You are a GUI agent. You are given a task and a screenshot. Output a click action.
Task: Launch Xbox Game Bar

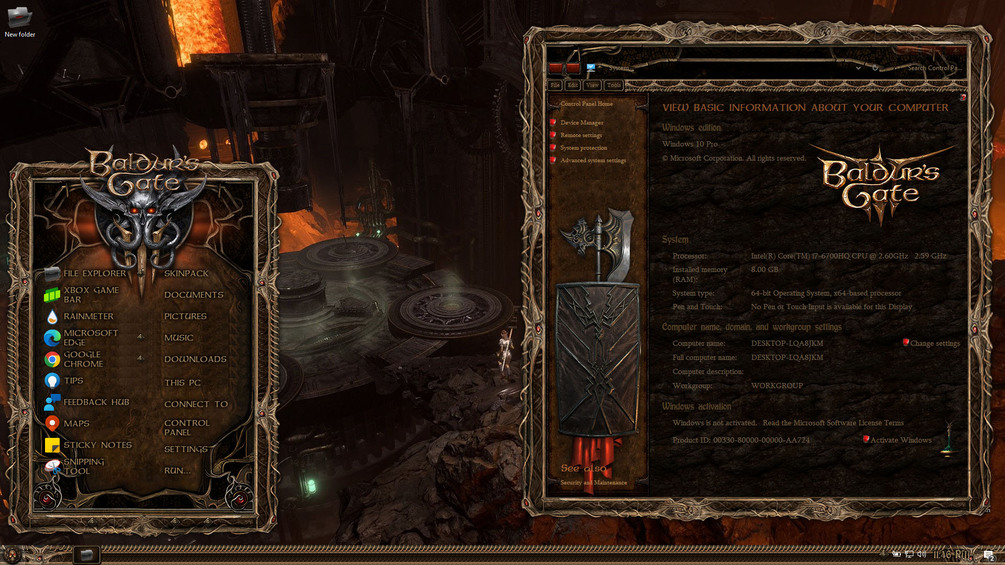[90, 295]
